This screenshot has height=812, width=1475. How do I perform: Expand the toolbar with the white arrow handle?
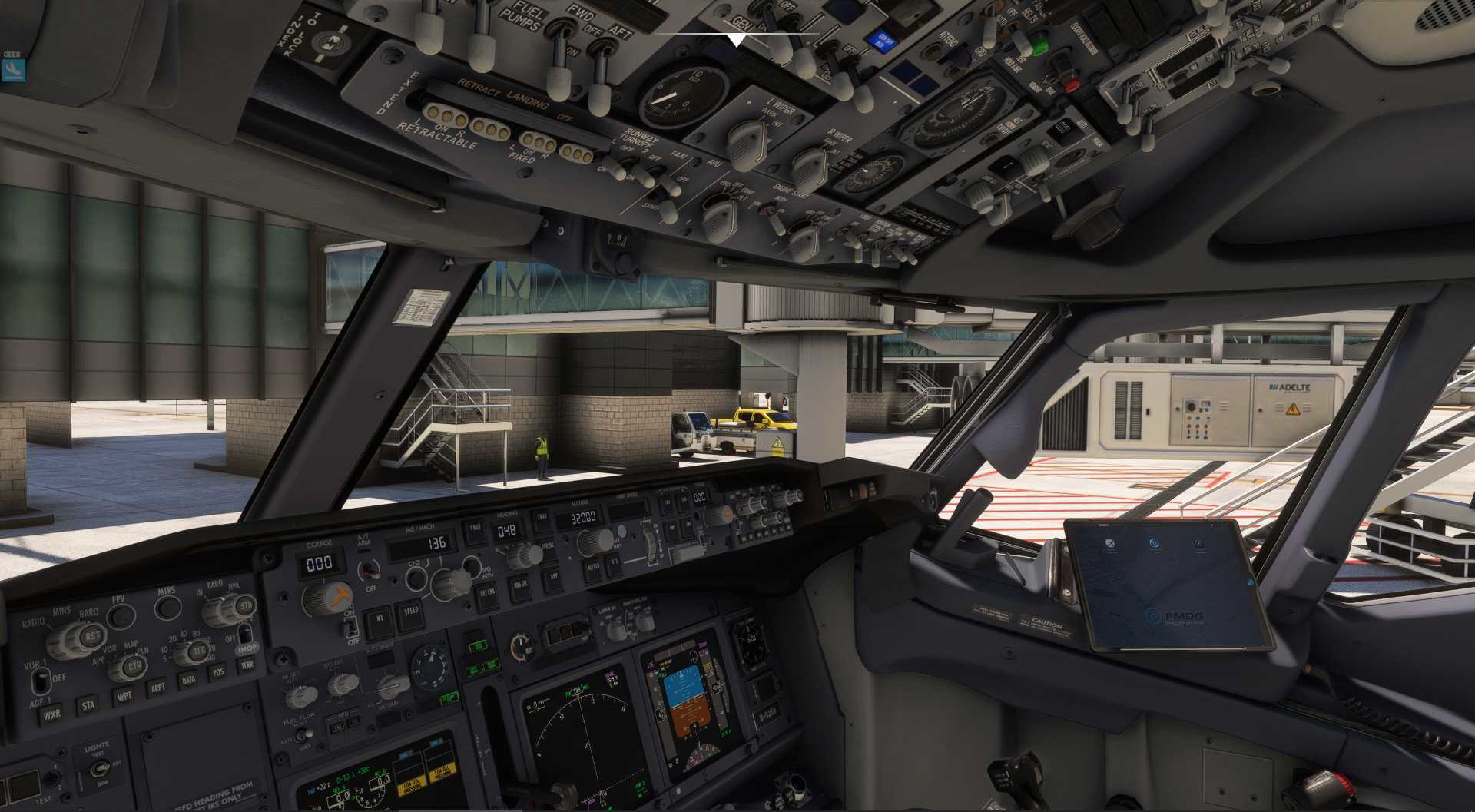click(x=737, y=40)
